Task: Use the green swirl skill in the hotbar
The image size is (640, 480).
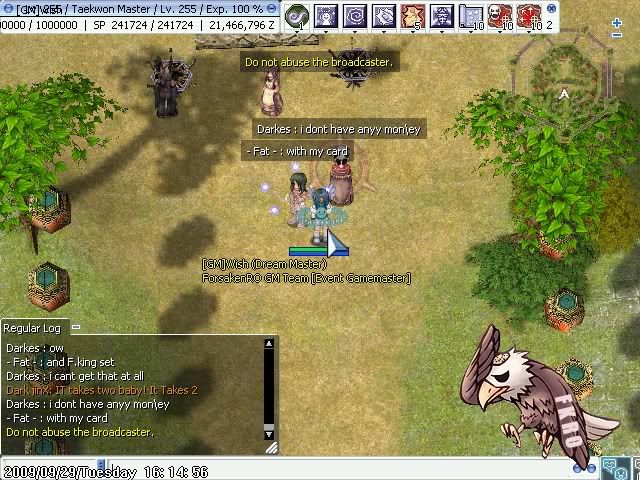Action: point(297,15)
